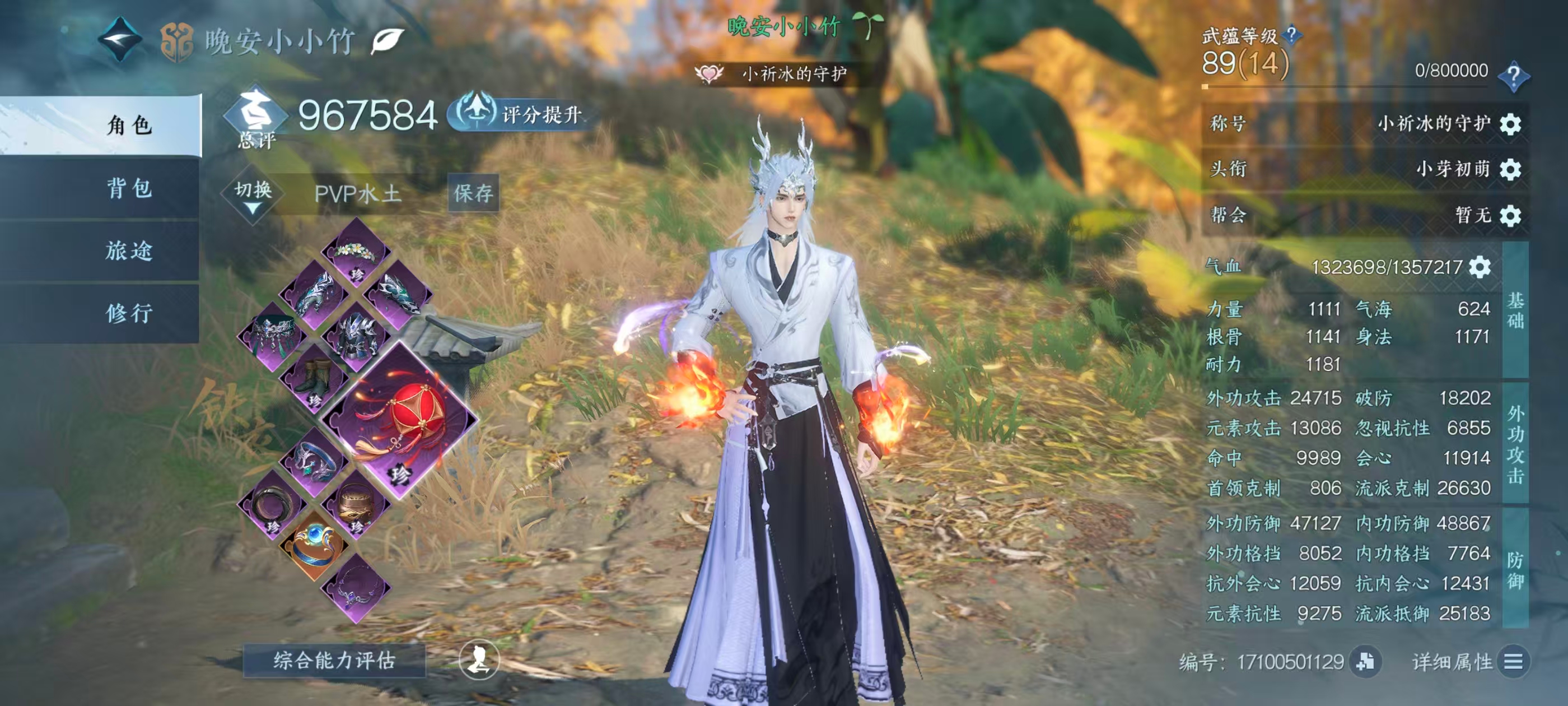Show help for 武蕴等级

1291,35
